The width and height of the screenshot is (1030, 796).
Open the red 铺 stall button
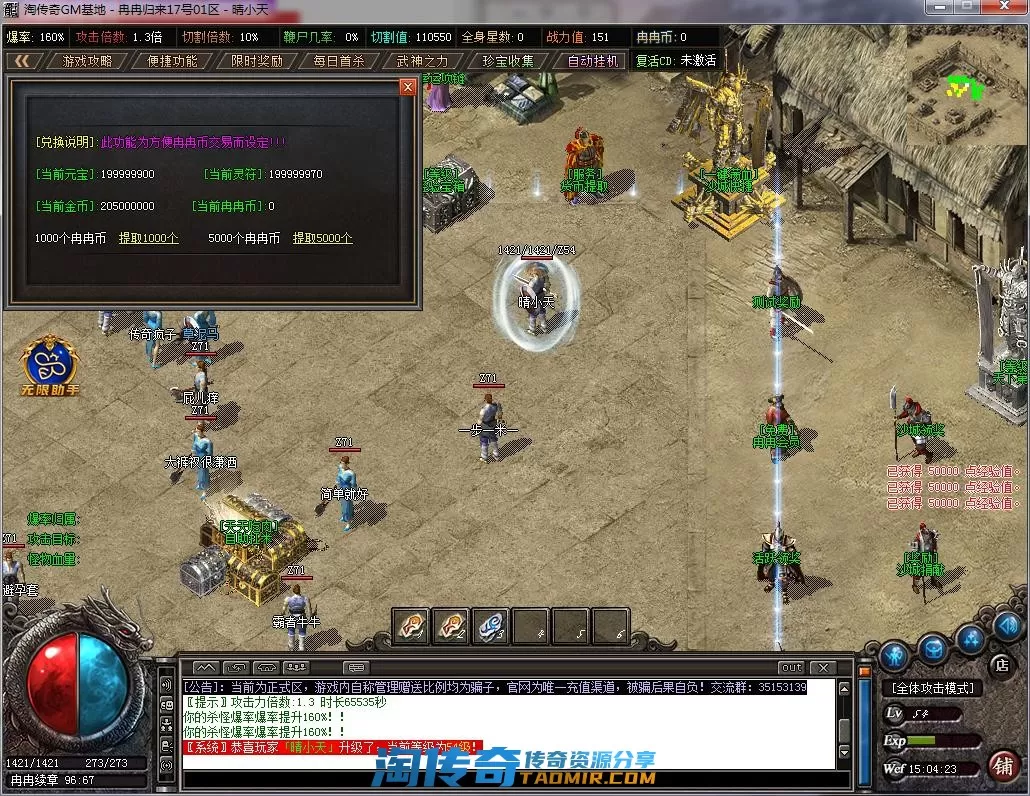click(x=1002, y=765)
